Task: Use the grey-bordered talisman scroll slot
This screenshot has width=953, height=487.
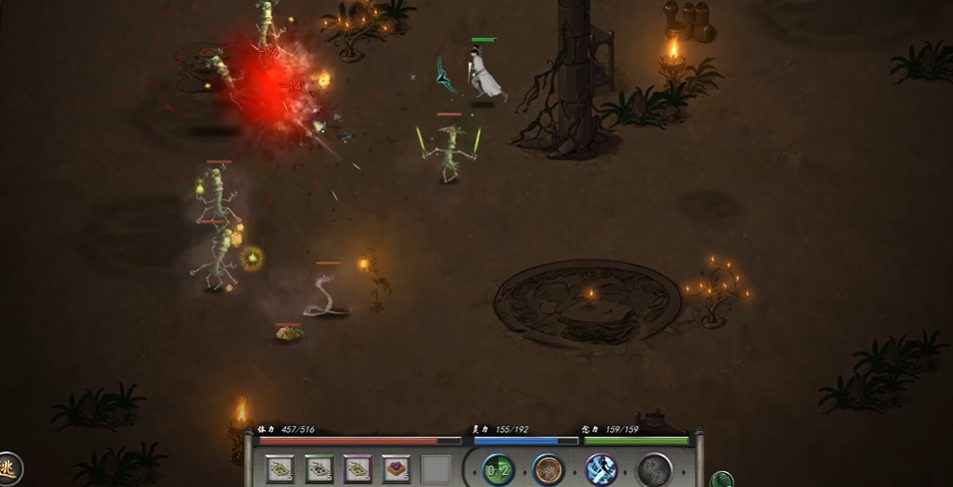Action: (x=281, y=468)
